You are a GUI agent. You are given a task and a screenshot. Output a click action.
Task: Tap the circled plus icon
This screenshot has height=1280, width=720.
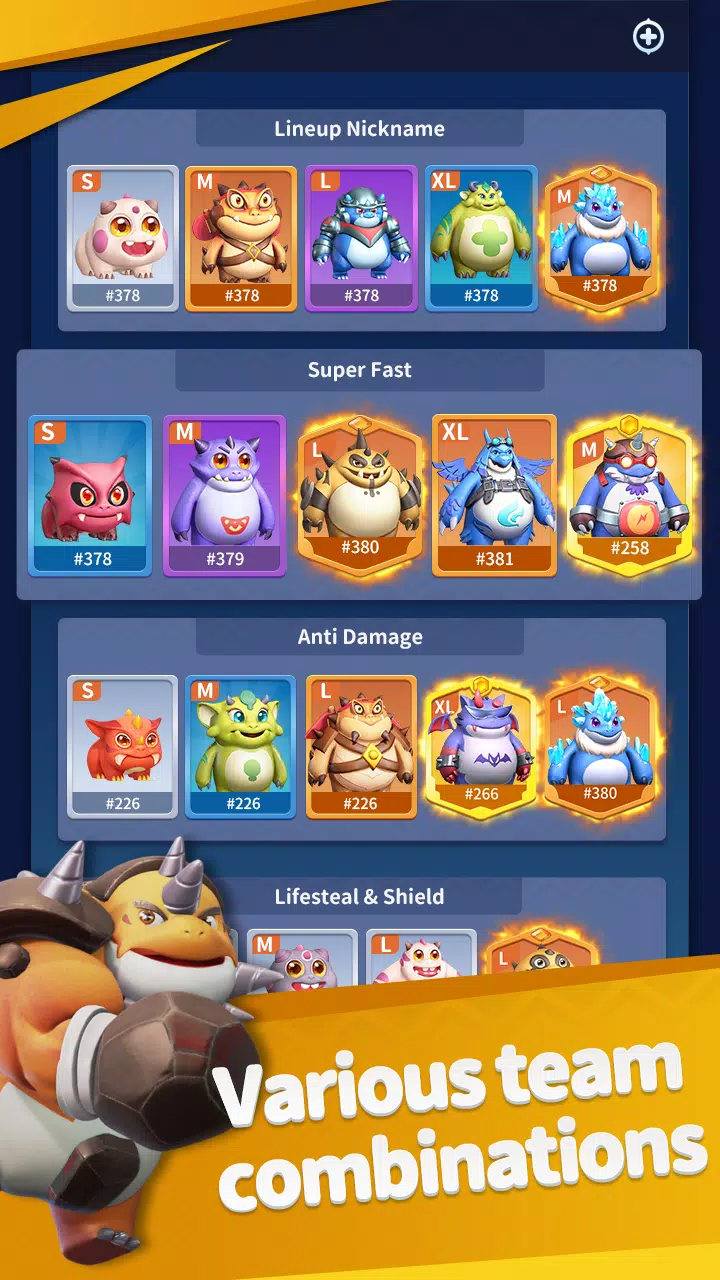tap(649, 37)
